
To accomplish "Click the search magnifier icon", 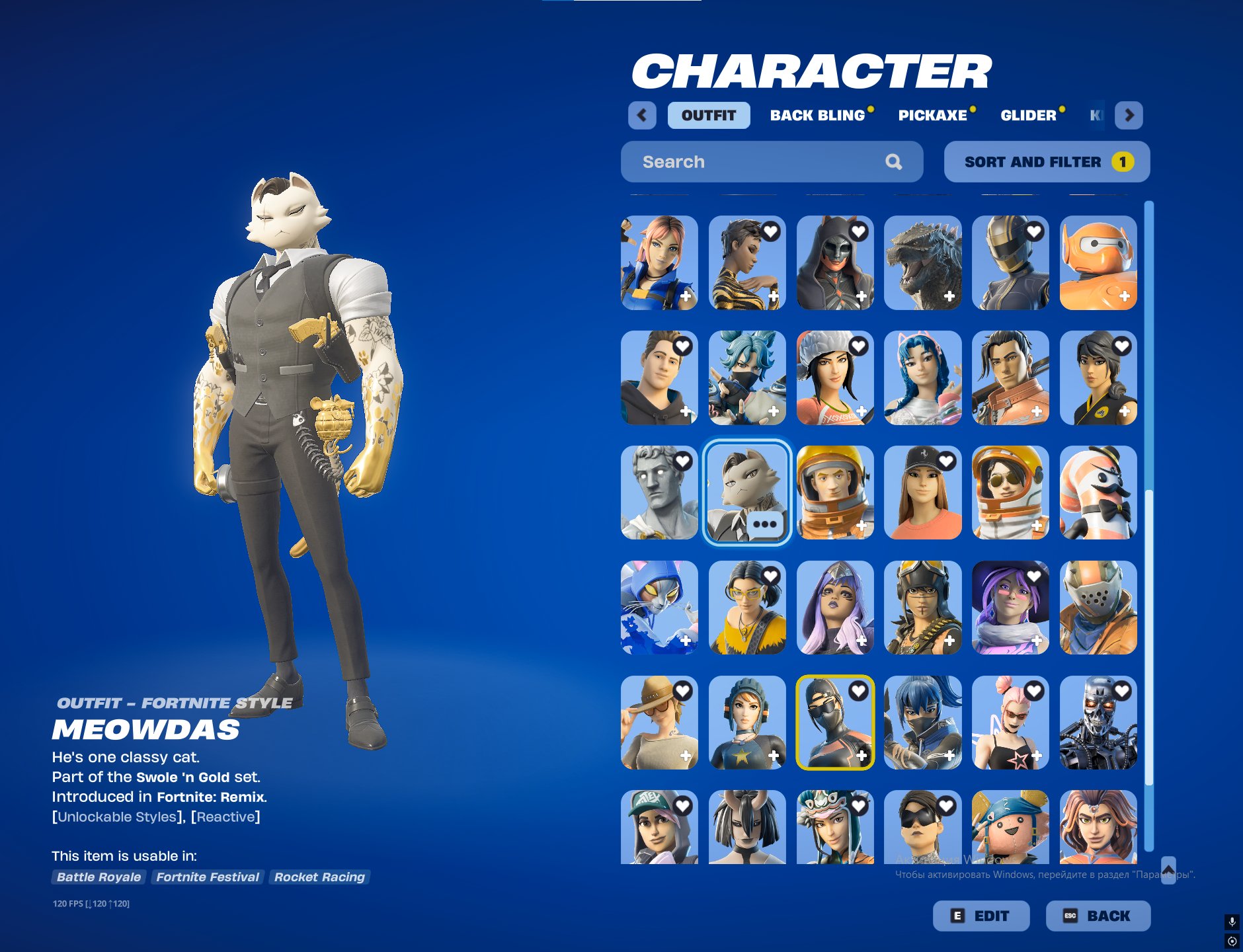I will click(x=895, y=161).
